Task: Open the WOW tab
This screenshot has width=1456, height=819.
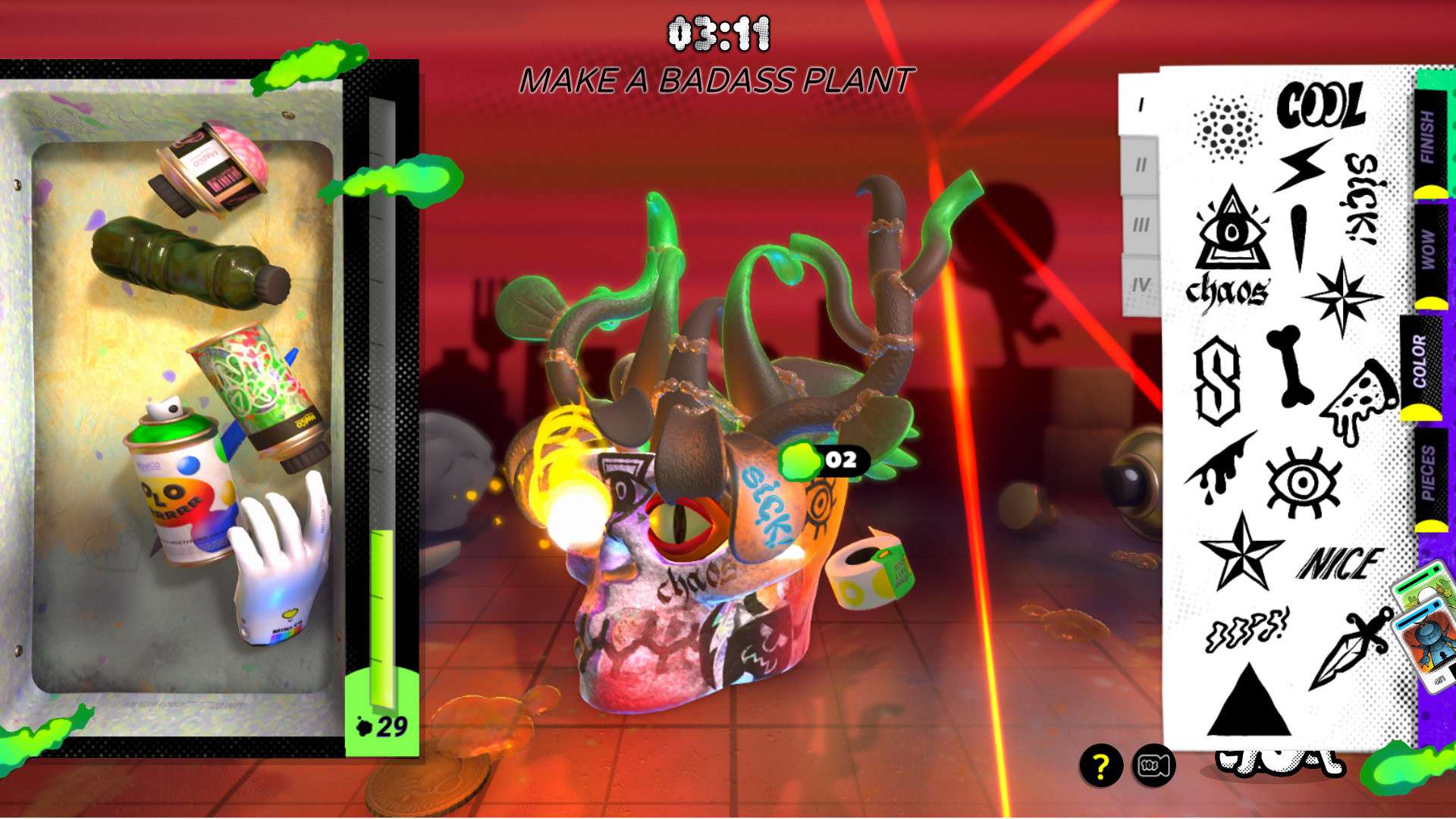Action: tap(1429, 250)
